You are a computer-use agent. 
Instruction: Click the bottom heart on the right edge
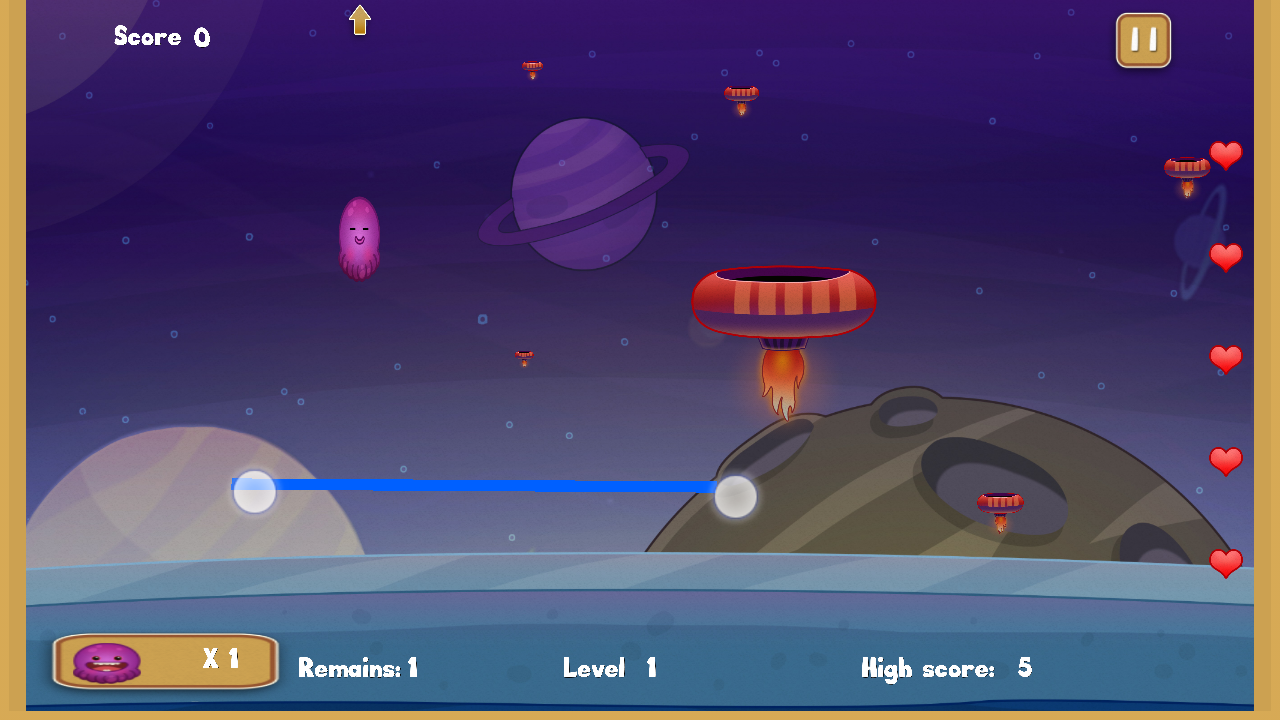(x=1227, y=562)
